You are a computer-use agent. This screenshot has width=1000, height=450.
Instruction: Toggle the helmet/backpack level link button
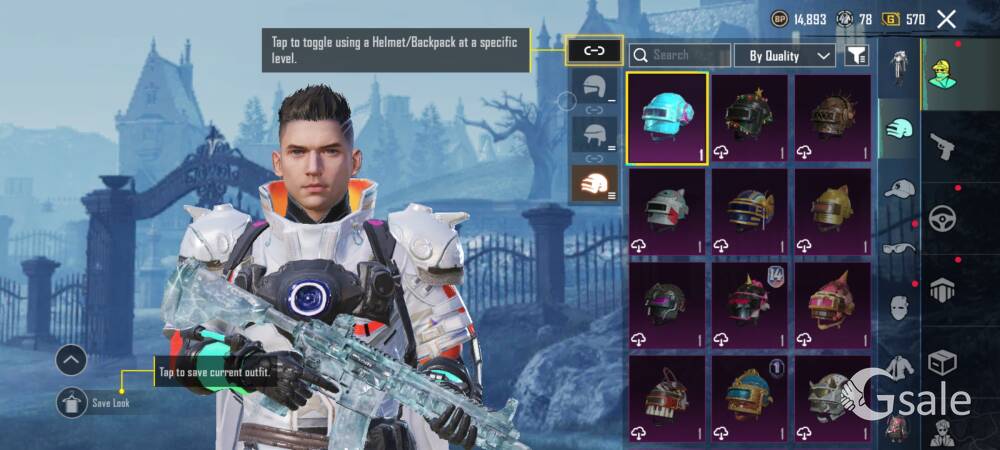click(x=594, y=50)
